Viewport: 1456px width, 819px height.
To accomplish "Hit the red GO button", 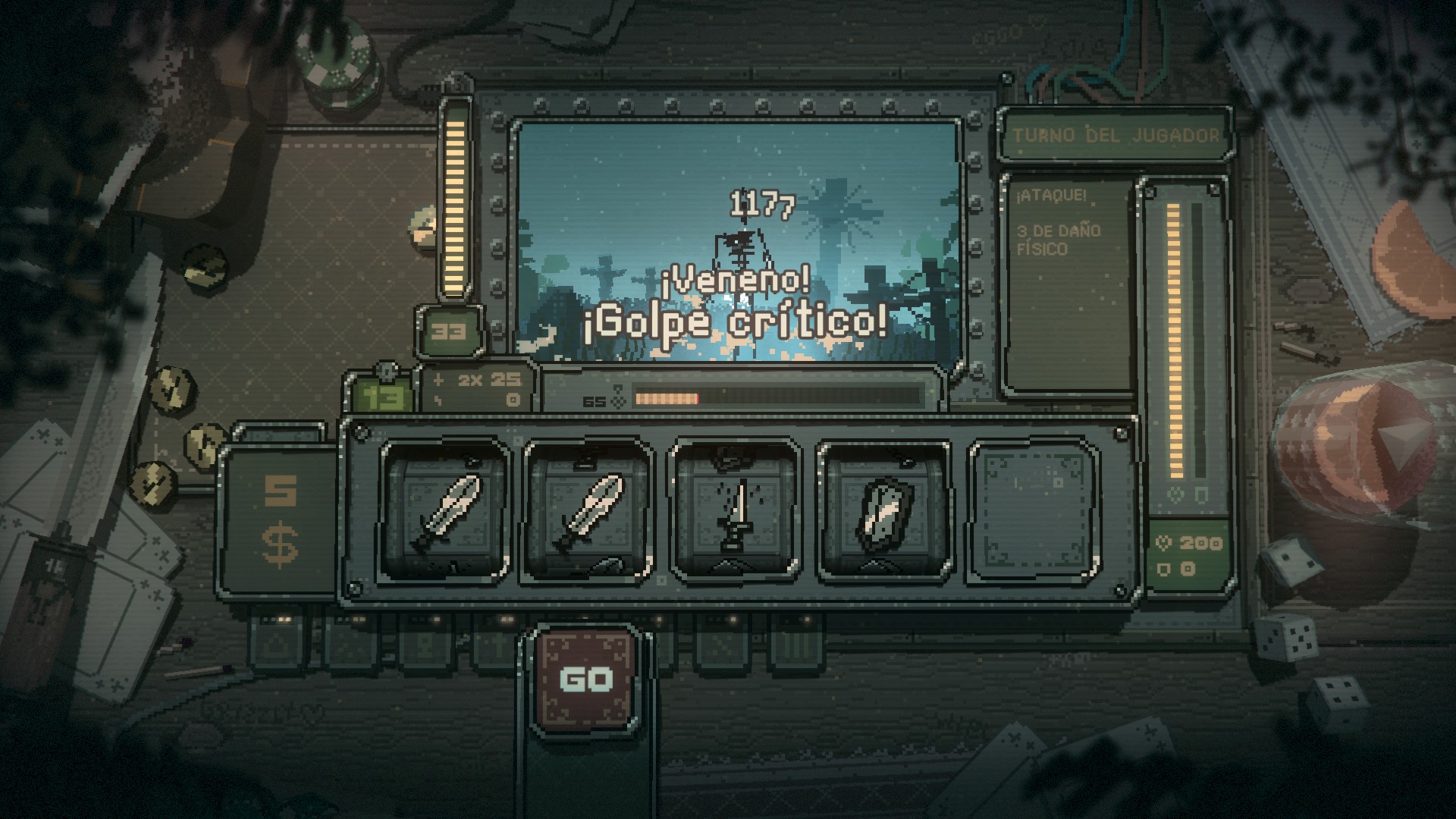I will [585, 678].
